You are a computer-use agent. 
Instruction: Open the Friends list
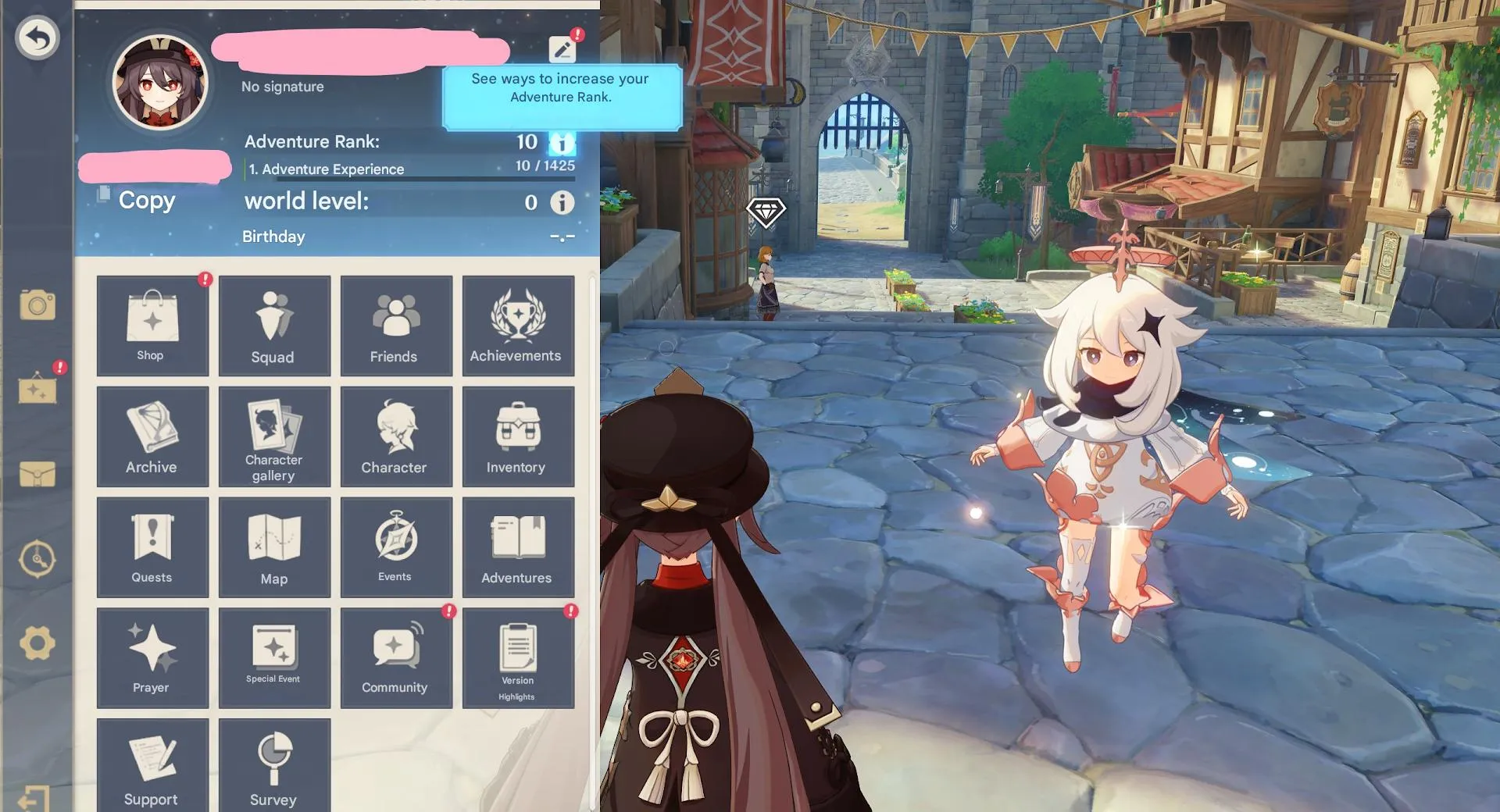396,326
